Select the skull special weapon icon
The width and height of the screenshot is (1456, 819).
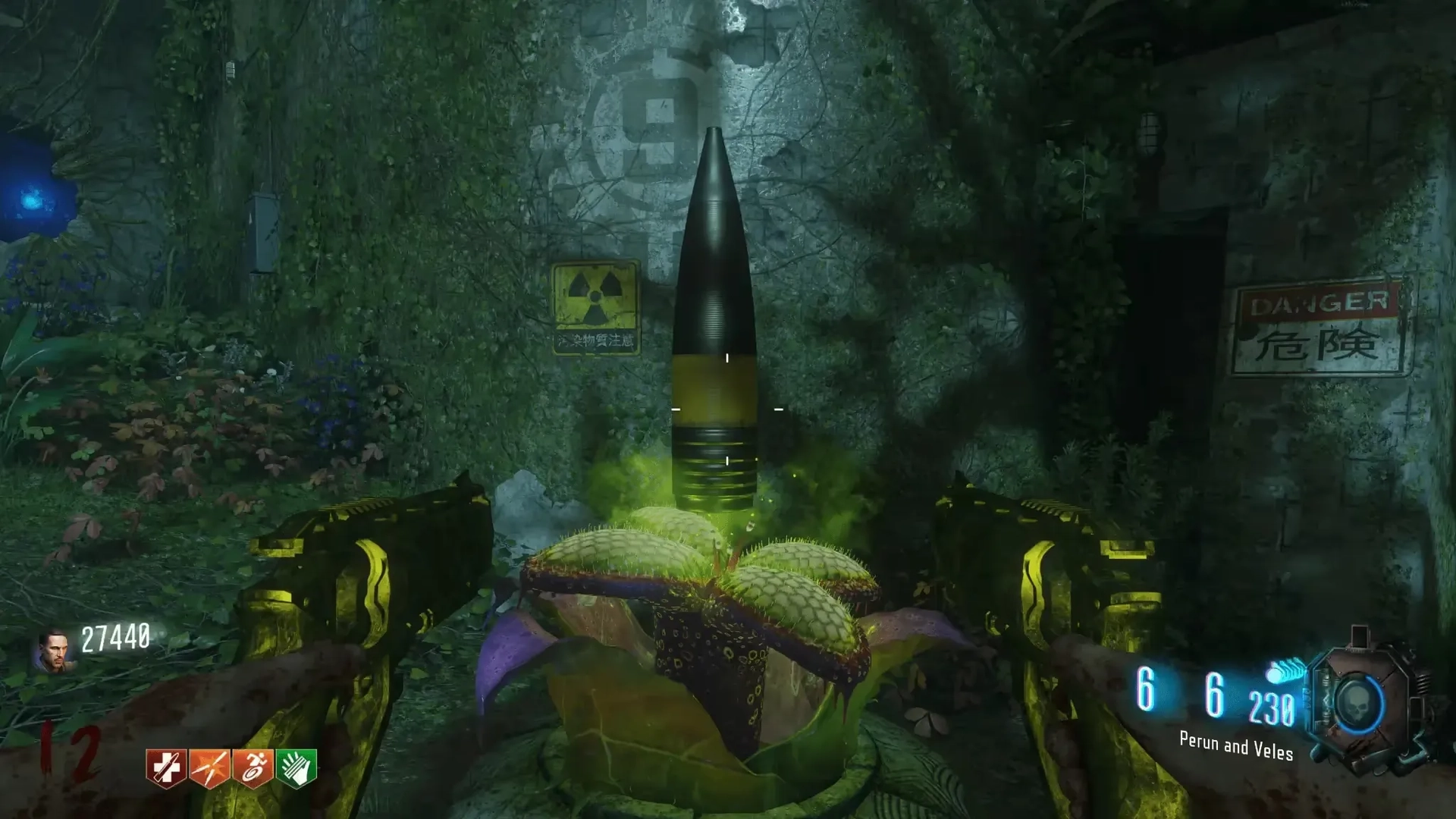tap(1357, 705)
